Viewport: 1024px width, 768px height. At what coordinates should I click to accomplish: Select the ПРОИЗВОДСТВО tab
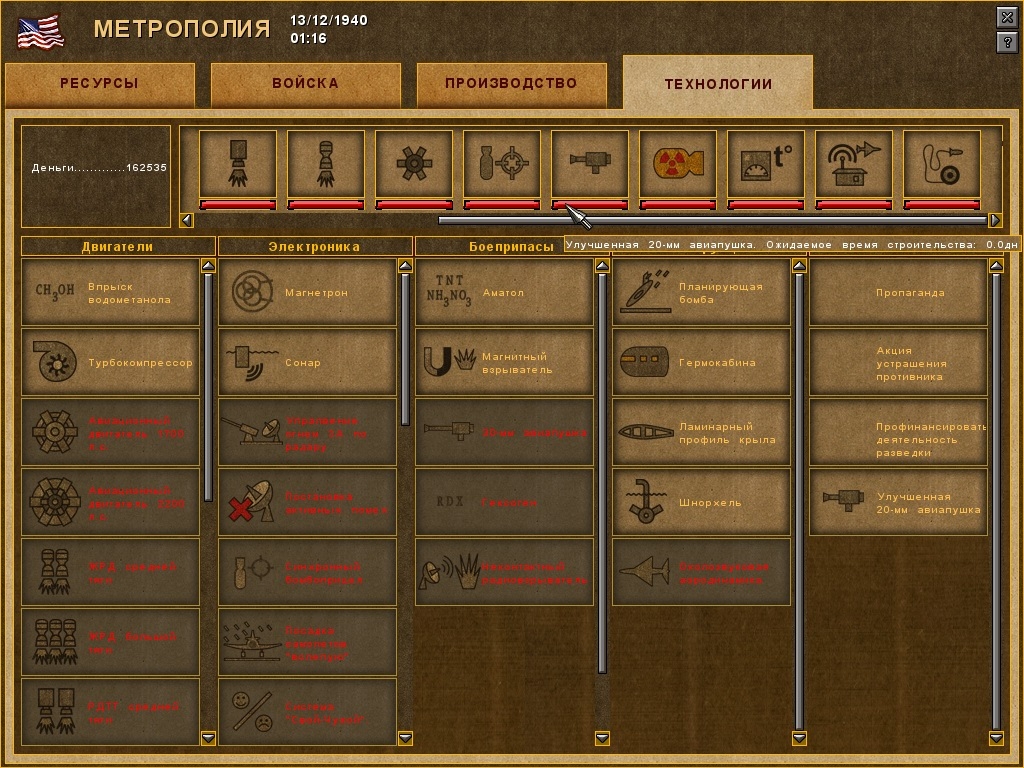click(511, 84)
